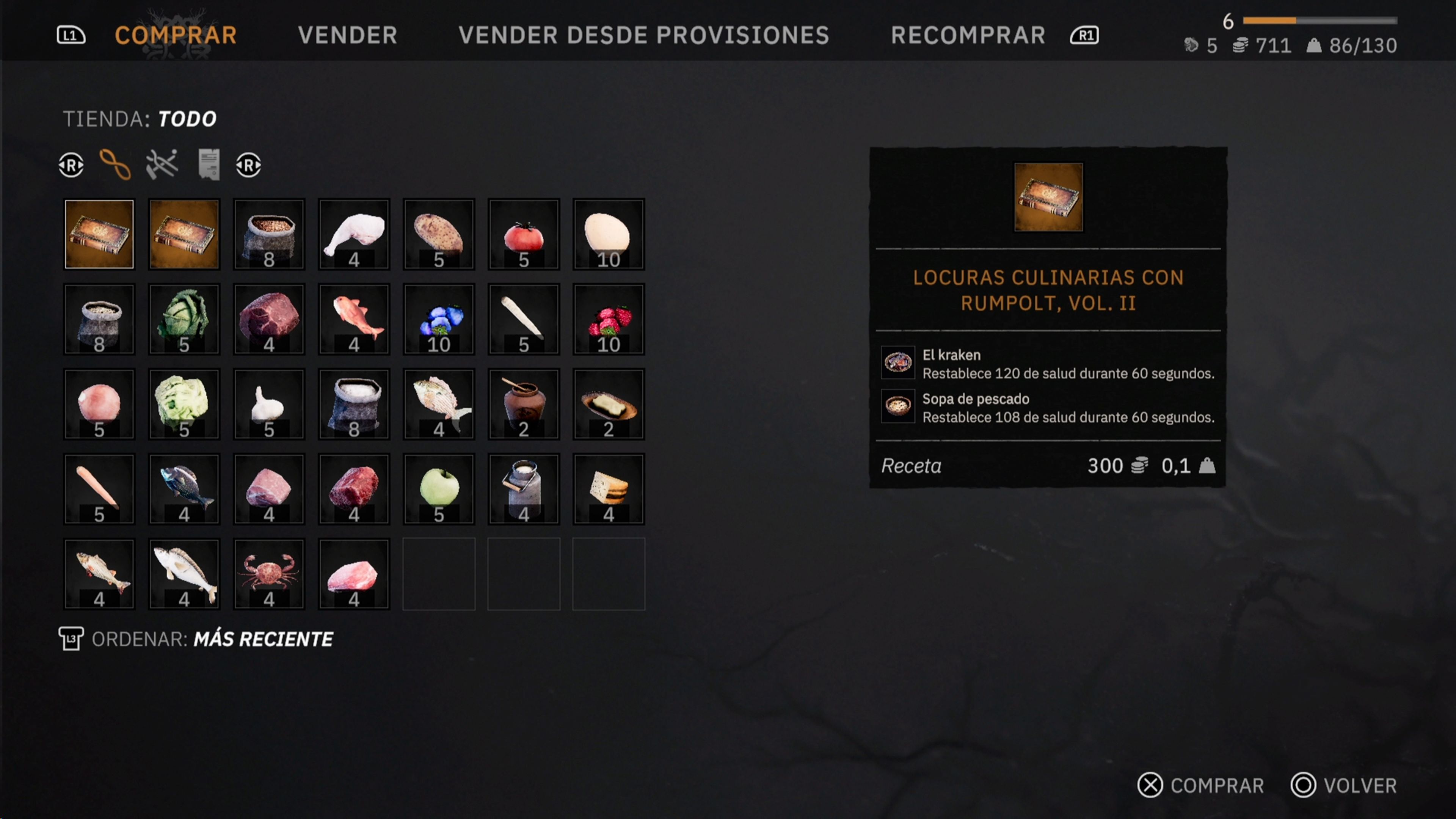The image size is (1456, 819).
Task: Toggle the TIENDA: TODO filter
Action: pyautogui.click(x=139, y=118)
